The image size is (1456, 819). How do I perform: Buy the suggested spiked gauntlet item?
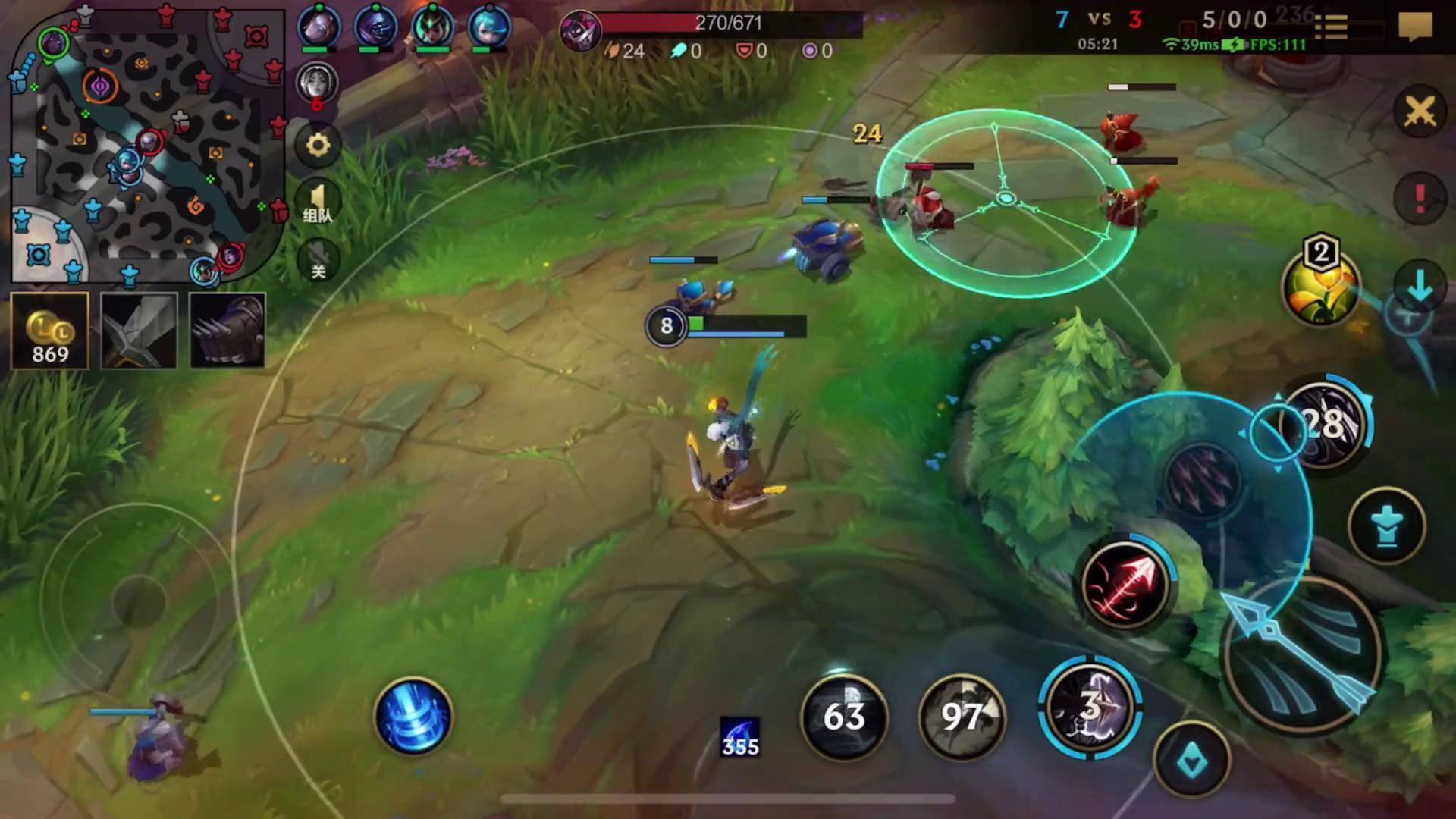click(x=227, y=331)
